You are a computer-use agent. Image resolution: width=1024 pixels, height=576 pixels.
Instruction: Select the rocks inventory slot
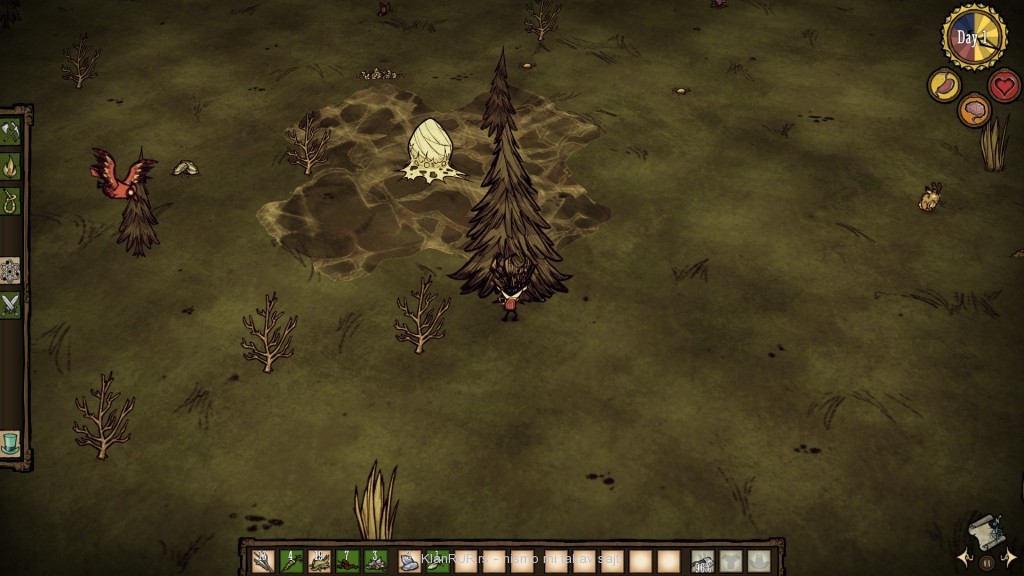click(410, 561)
